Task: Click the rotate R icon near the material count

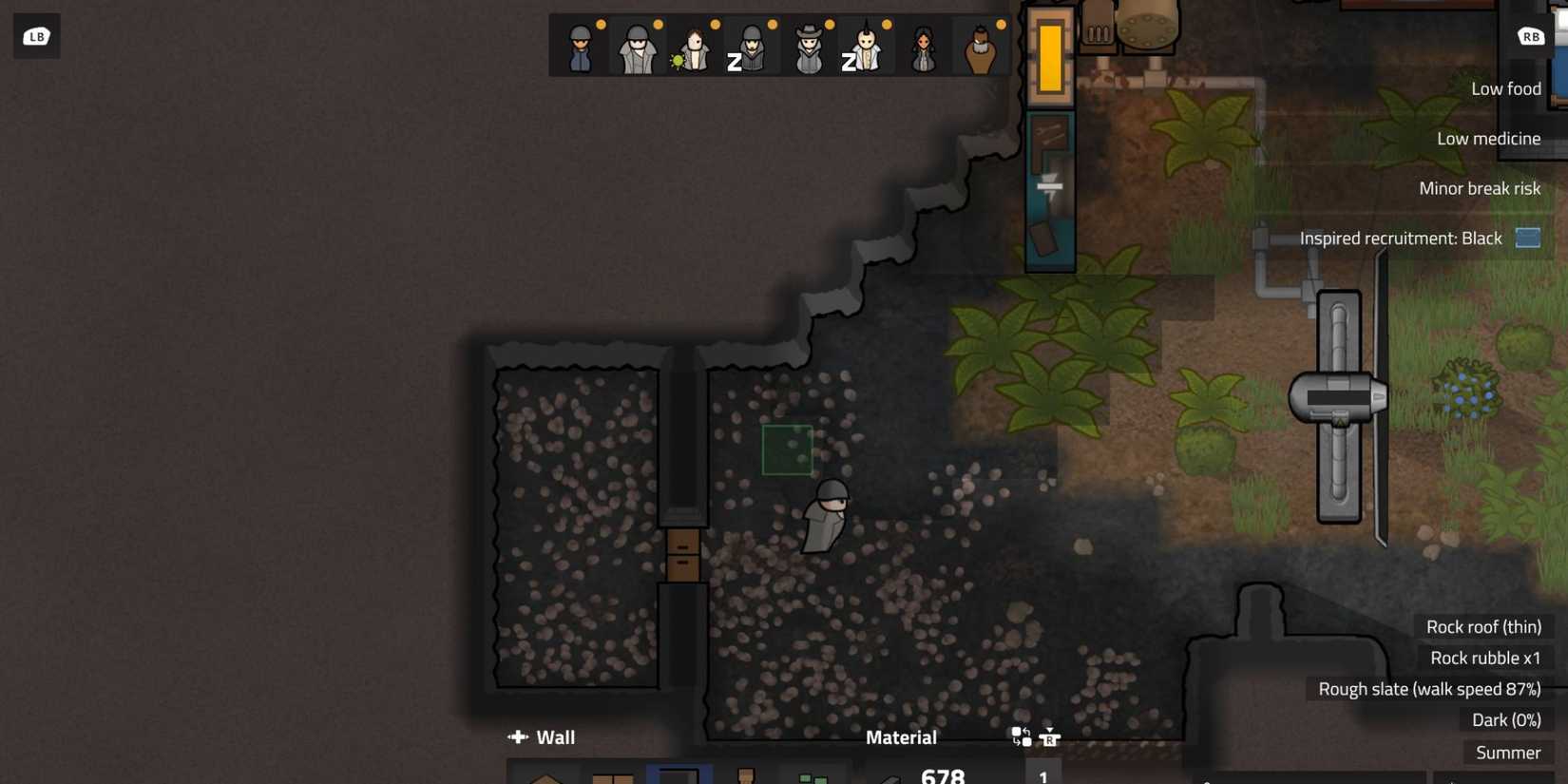Action: click(x=1050, y=738)
